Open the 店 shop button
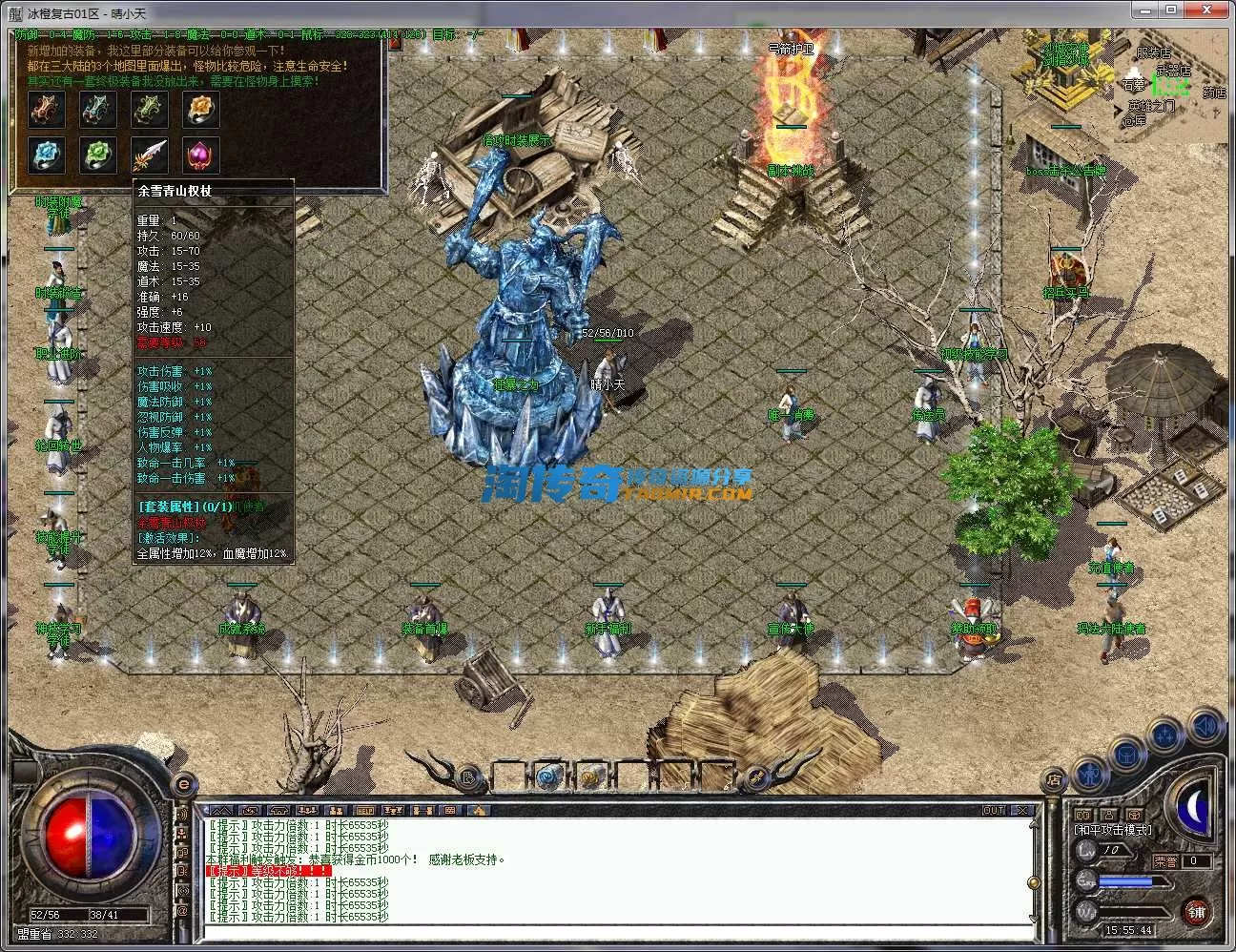This screenshot has width=1236, height=952. point(1053,778)
